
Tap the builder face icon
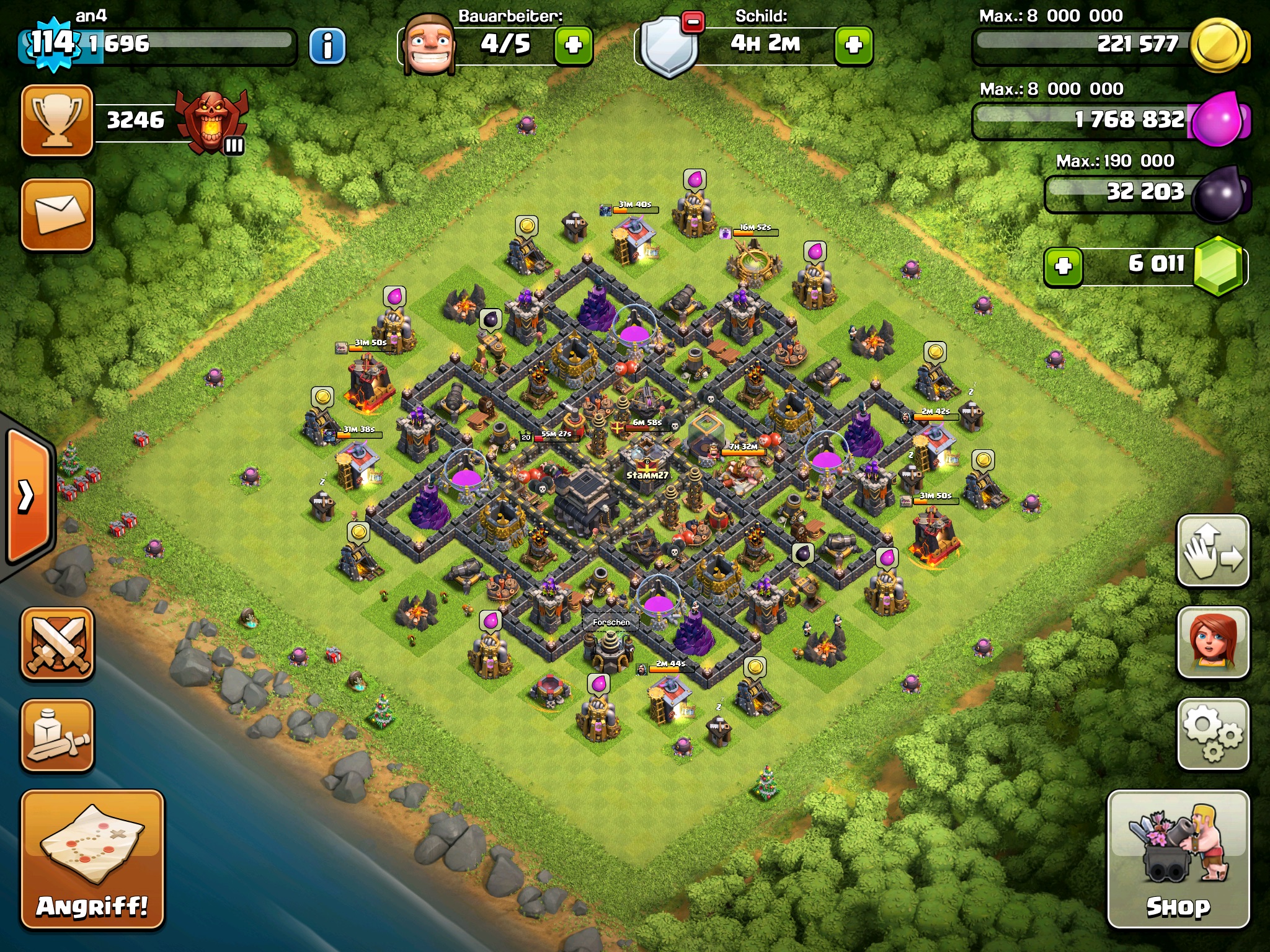[x=429, y=45]
